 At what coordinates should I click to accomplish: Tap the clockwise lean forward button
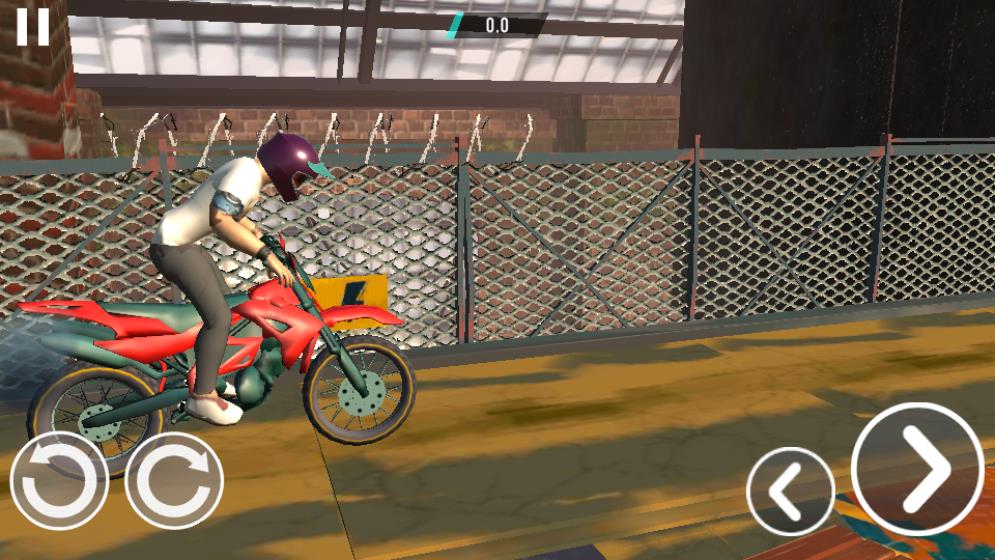coord(175,481)
